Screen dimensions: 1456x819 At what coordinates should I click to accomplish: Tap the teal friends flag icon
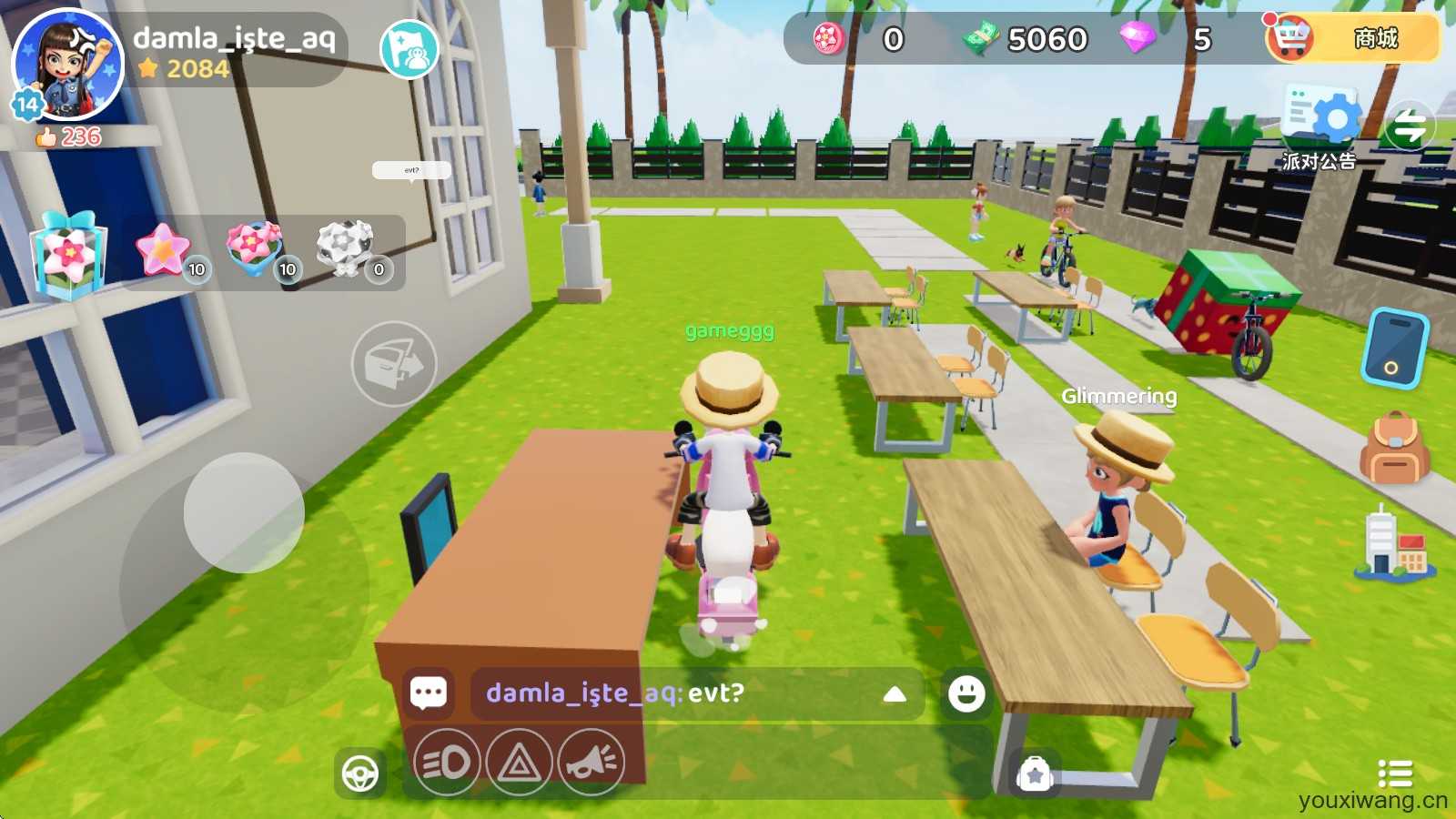tap(409, 50)
